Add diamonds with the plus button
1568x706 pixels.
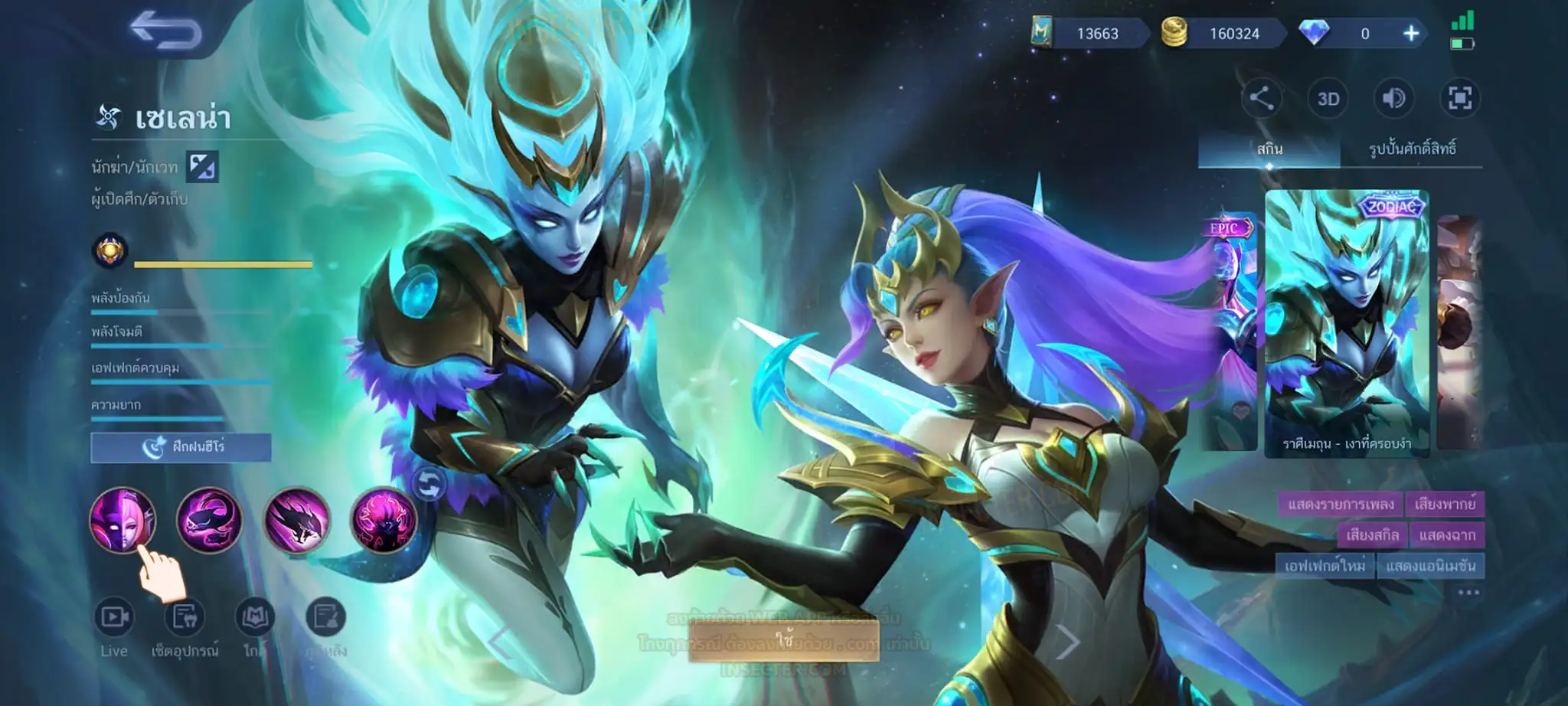point(1410,34)
